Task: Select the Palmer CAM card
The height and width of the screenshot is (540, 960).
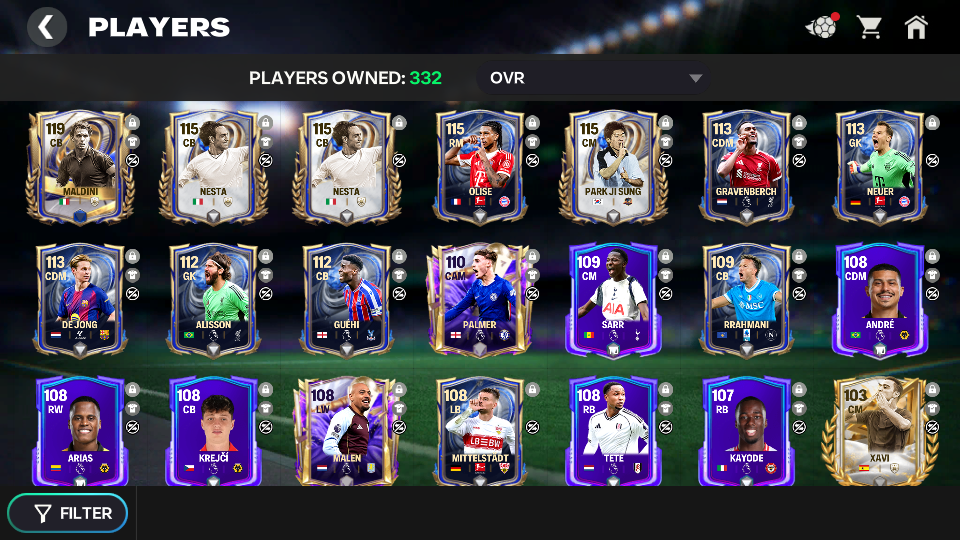Action: 480,299
